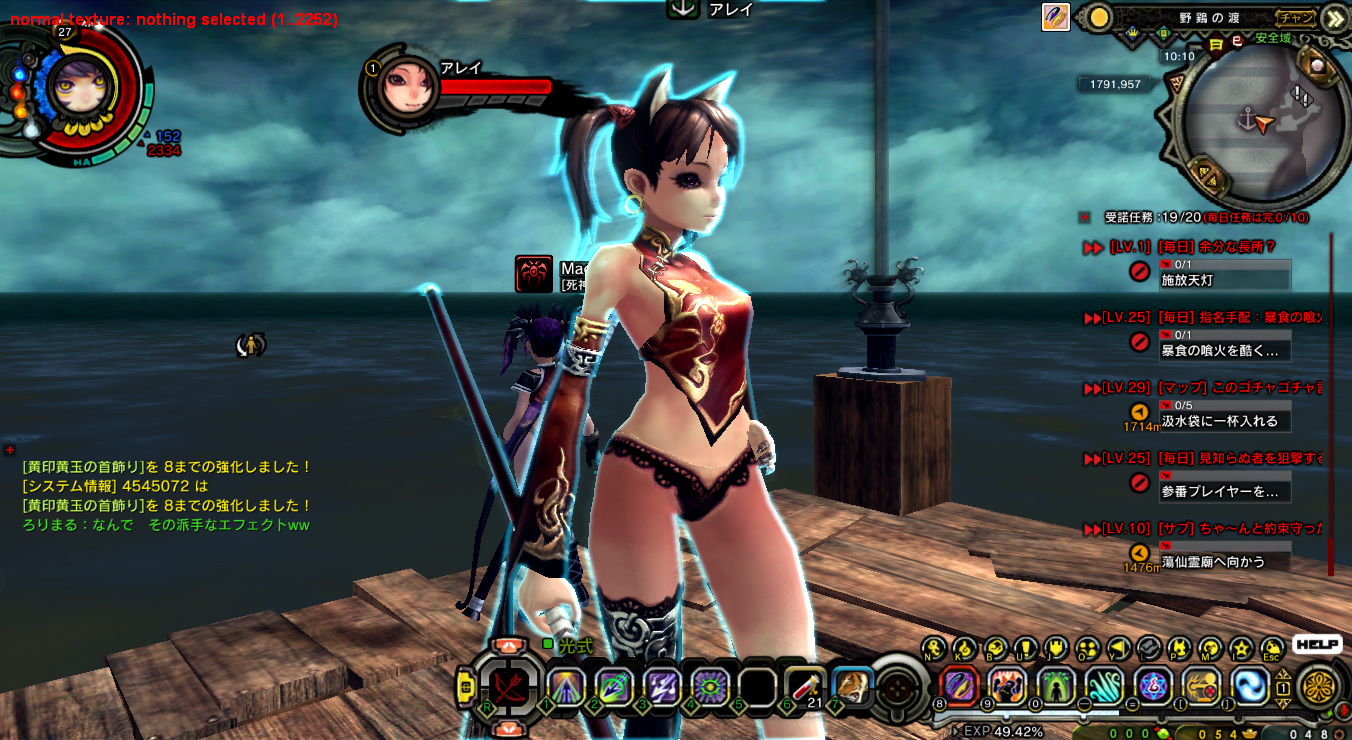Activate the swirling blue vortex skill

[x=1249, y=686]
